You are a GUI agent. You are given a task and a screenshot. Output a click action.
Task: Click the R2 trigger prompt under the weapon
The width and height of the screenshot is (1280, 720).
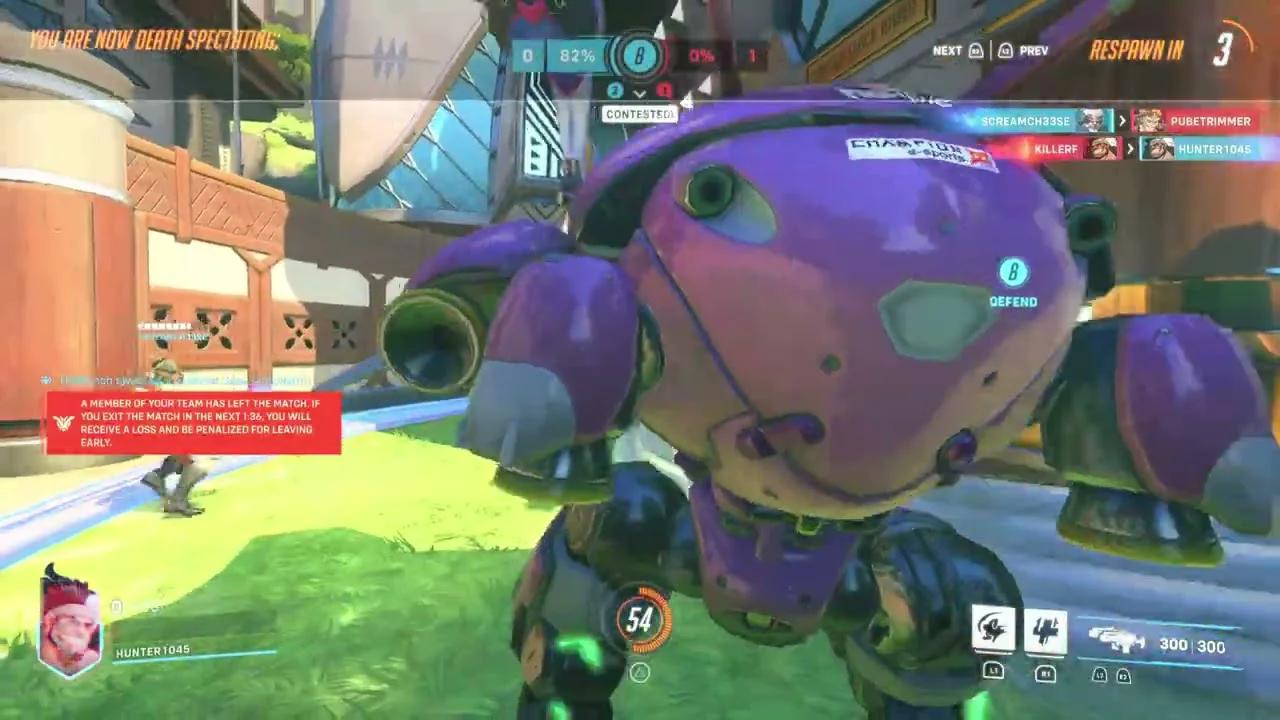coord(1121,674)
